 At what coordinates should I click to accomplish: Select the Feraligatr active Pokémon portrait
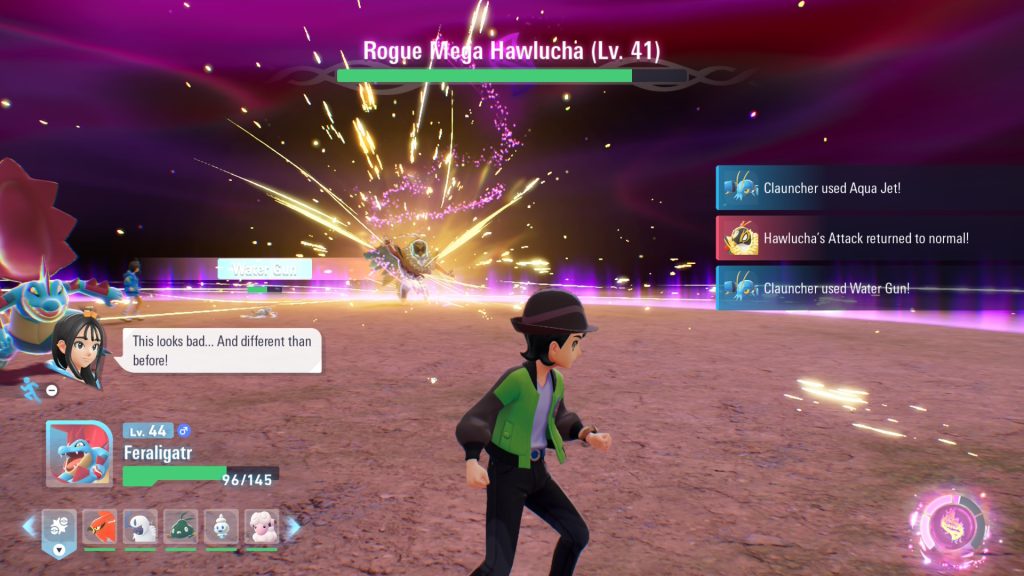point(79,453)
